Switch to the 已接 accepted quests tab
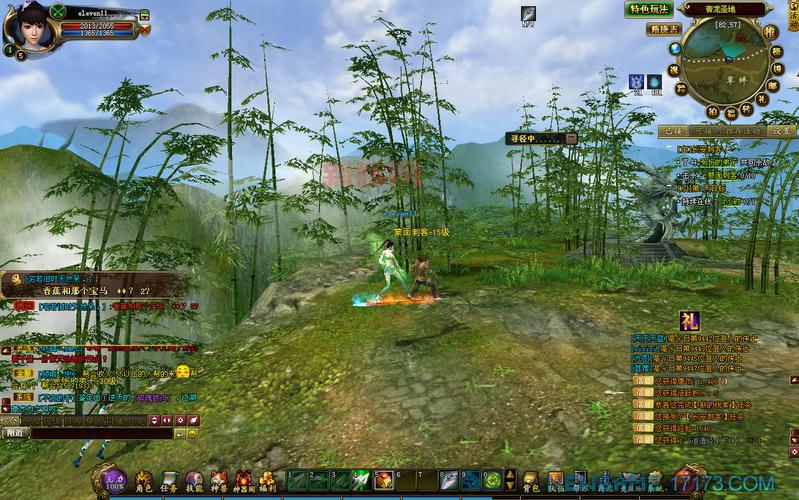Screen dimensions: 799x500 pyautogui.click(x=671, y=131)
